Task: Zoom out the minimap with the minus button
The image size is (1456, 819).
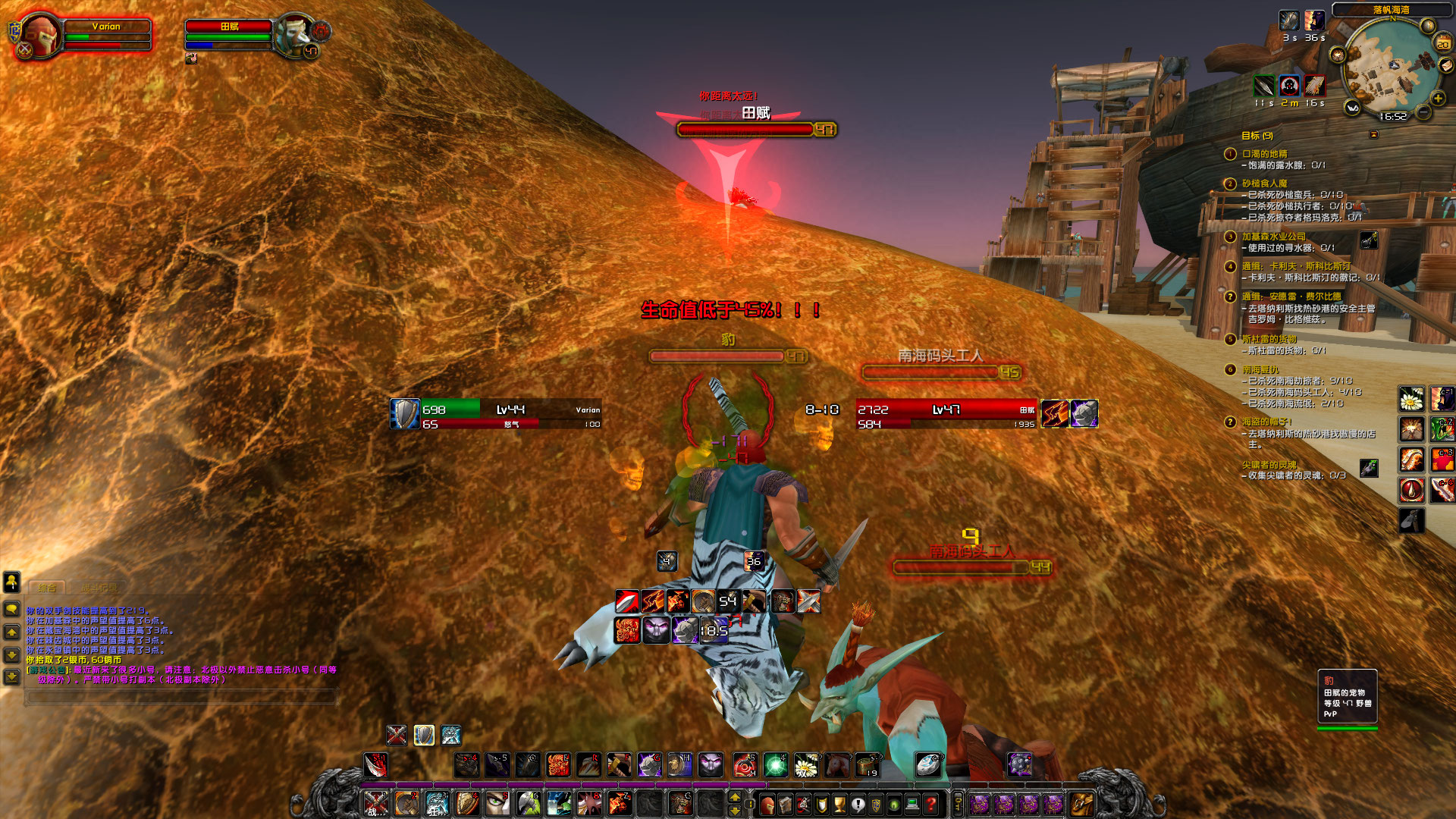Action: pos(1423,112)
